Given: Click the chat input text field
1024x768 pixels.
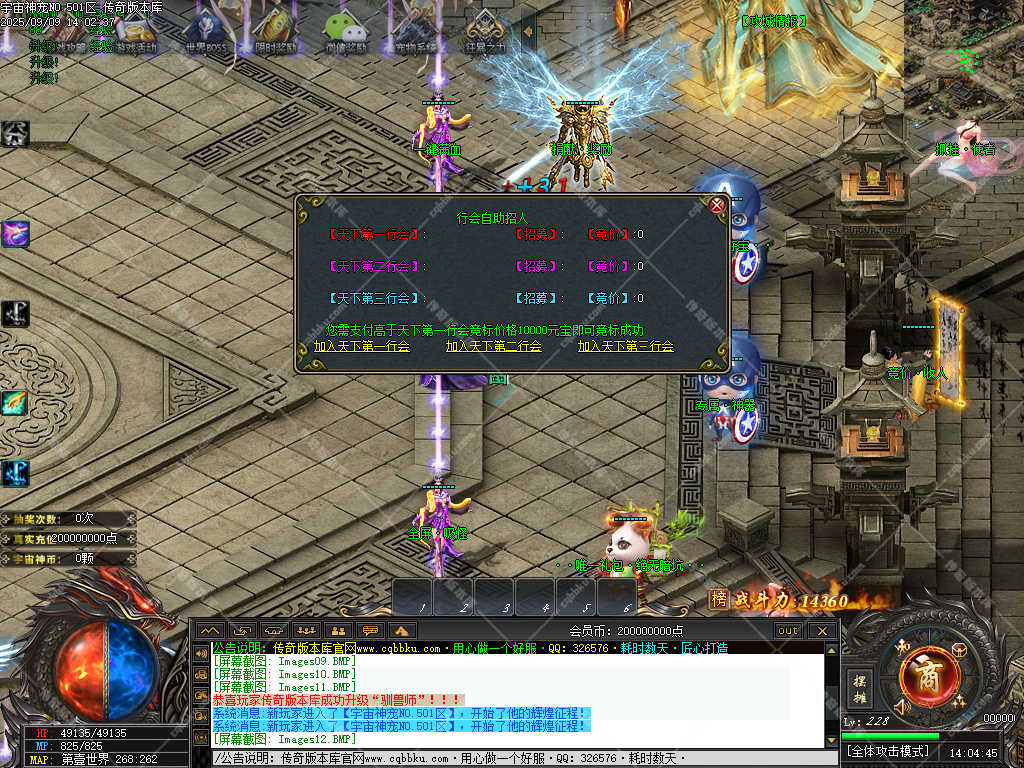Looking at the screenshot, I should [520, 758].
